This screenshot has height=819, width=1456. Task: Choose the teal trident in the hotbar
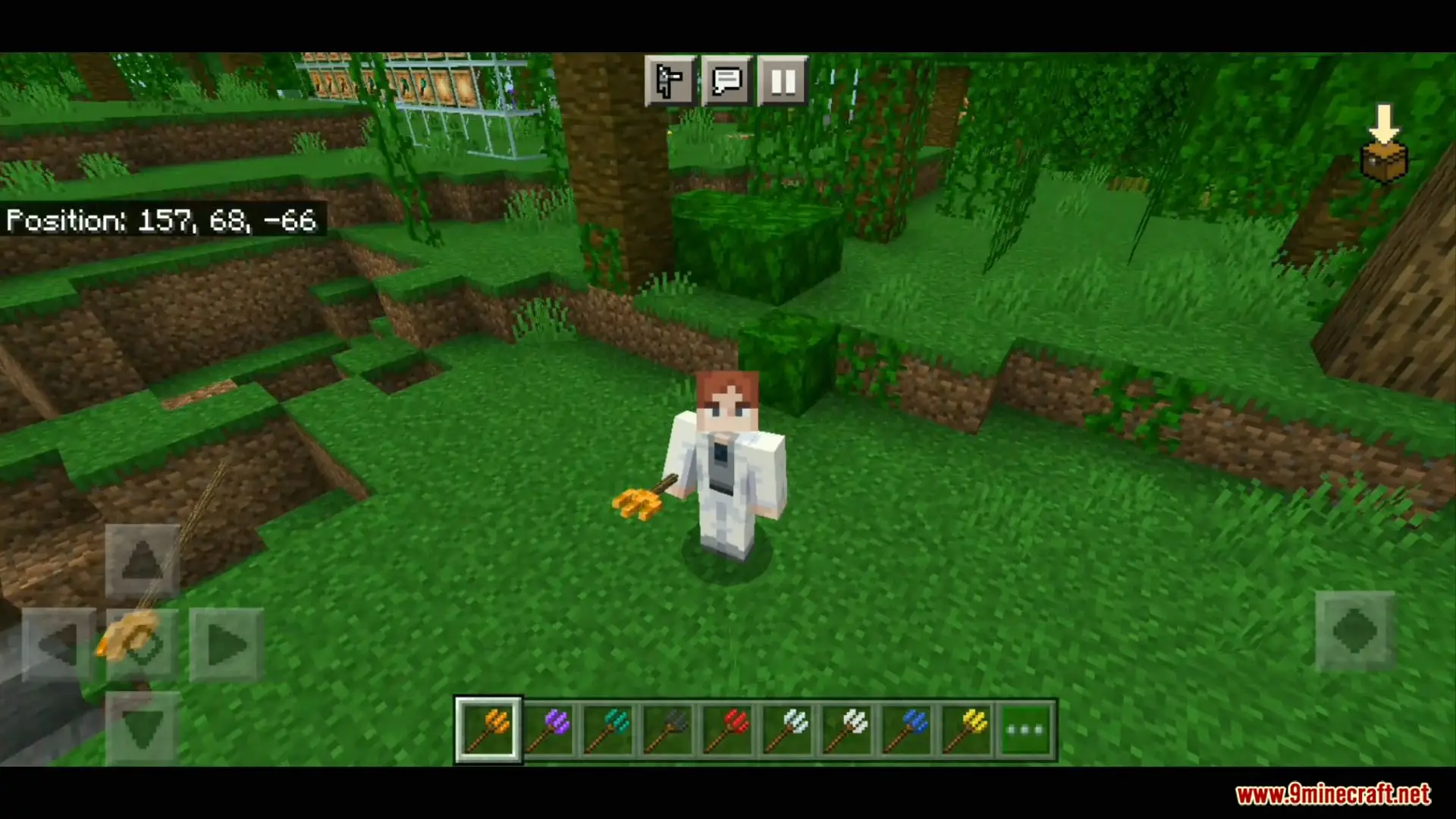(608, 730)
